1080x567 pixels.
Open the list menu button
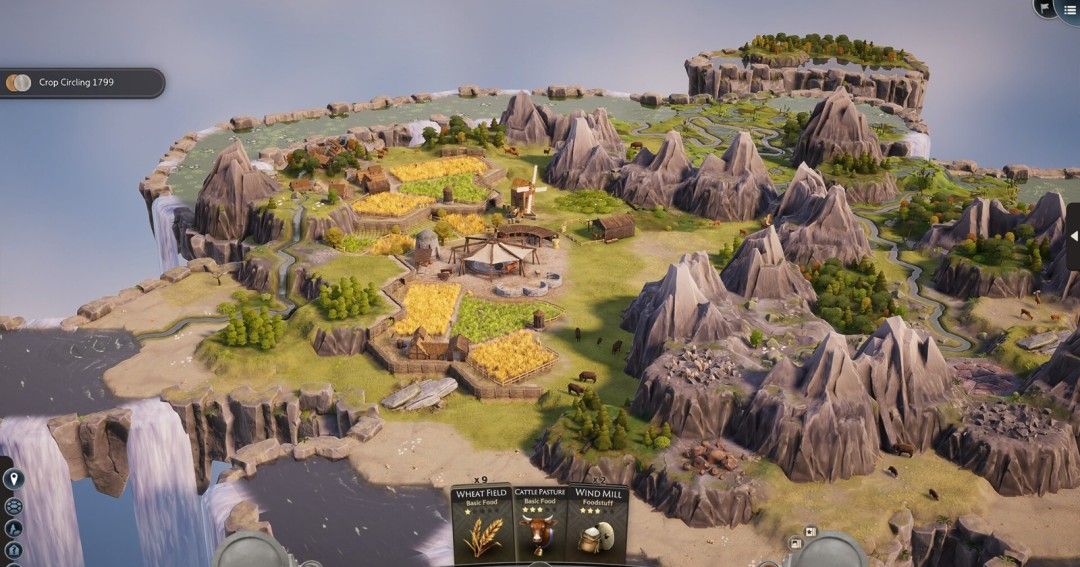[1069, 9]
